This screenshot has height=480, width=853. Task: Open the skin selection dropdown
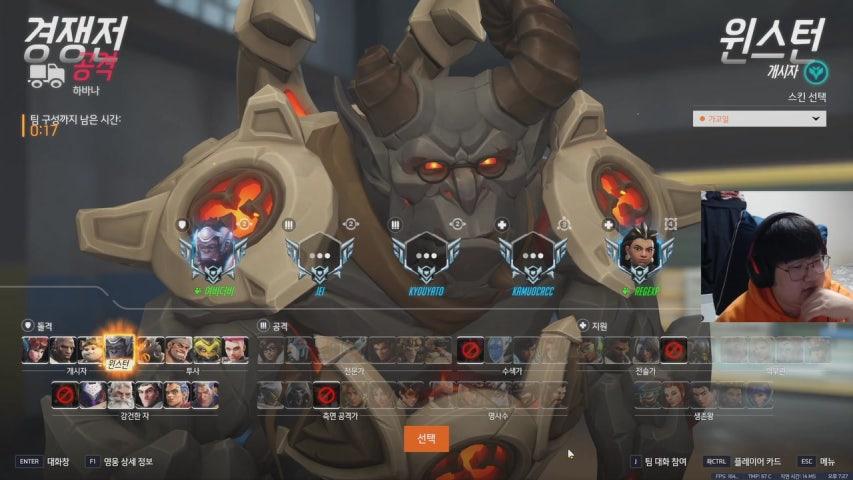760,119
